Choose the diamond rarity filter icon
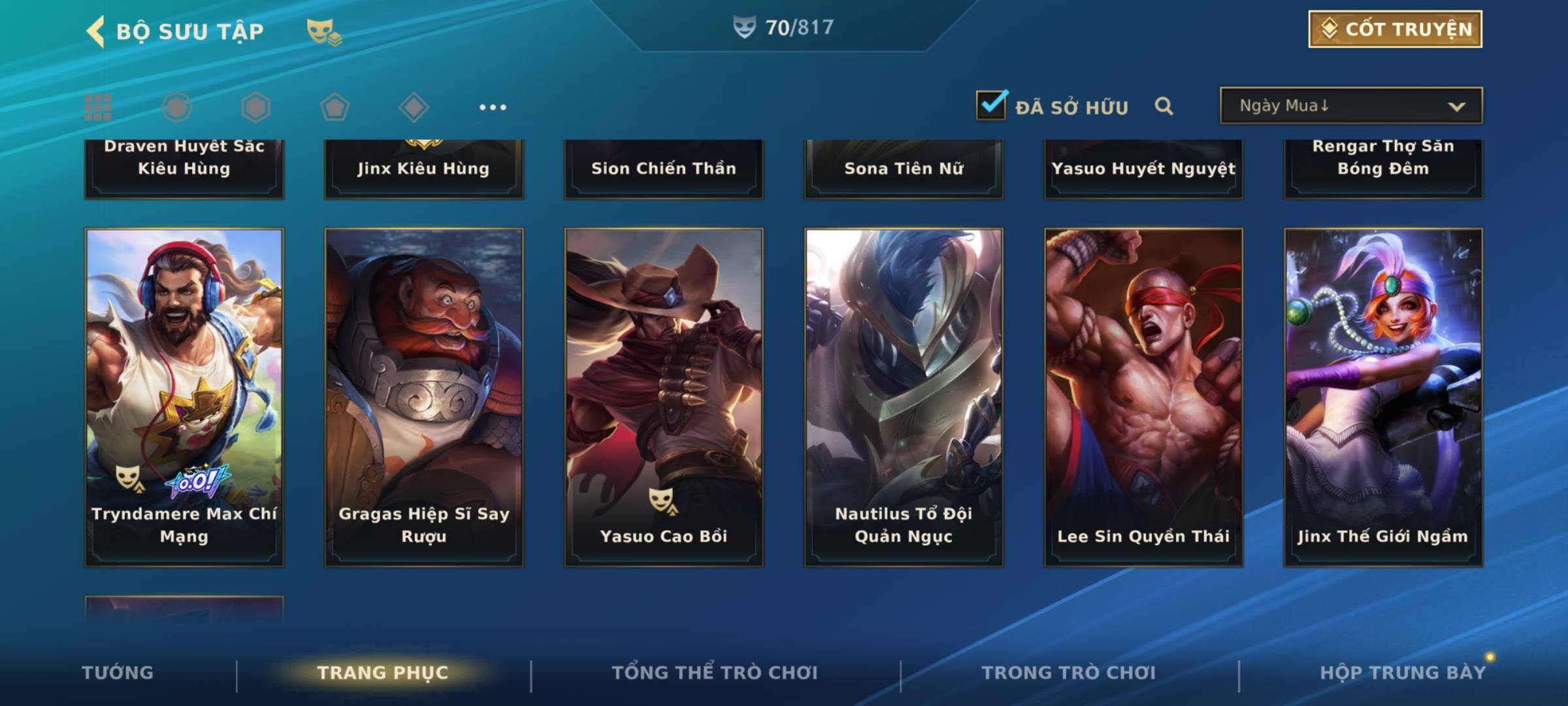 pyautogui.click(x=414, y=107)
